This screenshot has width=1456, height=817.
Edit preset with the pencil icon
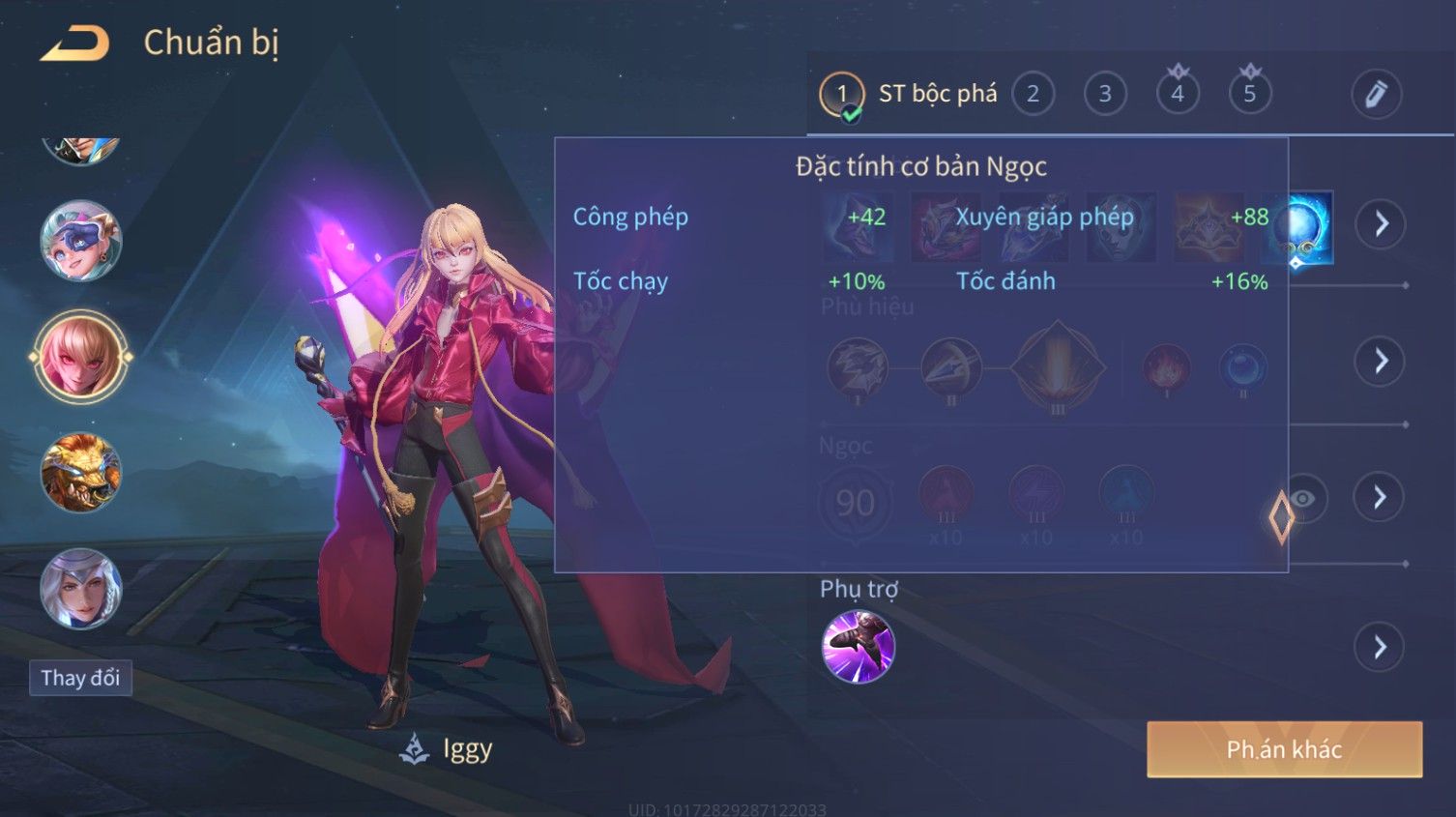pyautogui.click(x=1376, y=94)
